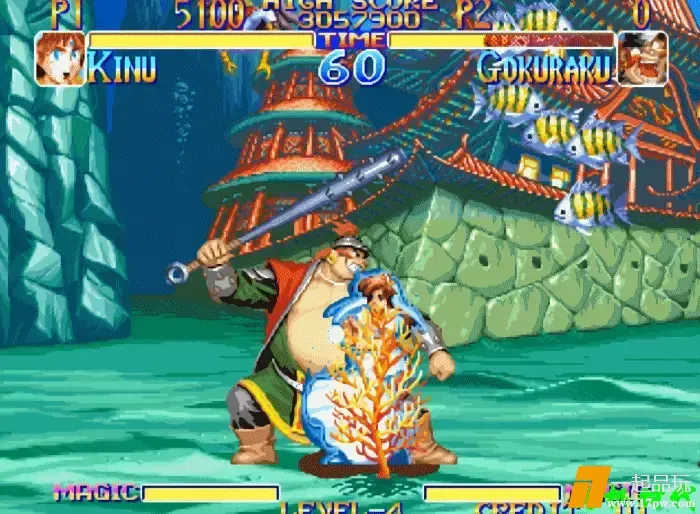Select Gokuraku's character portrait
Image resolution: width=700 pixels, height=514 pixels.
tap(642, 58)
